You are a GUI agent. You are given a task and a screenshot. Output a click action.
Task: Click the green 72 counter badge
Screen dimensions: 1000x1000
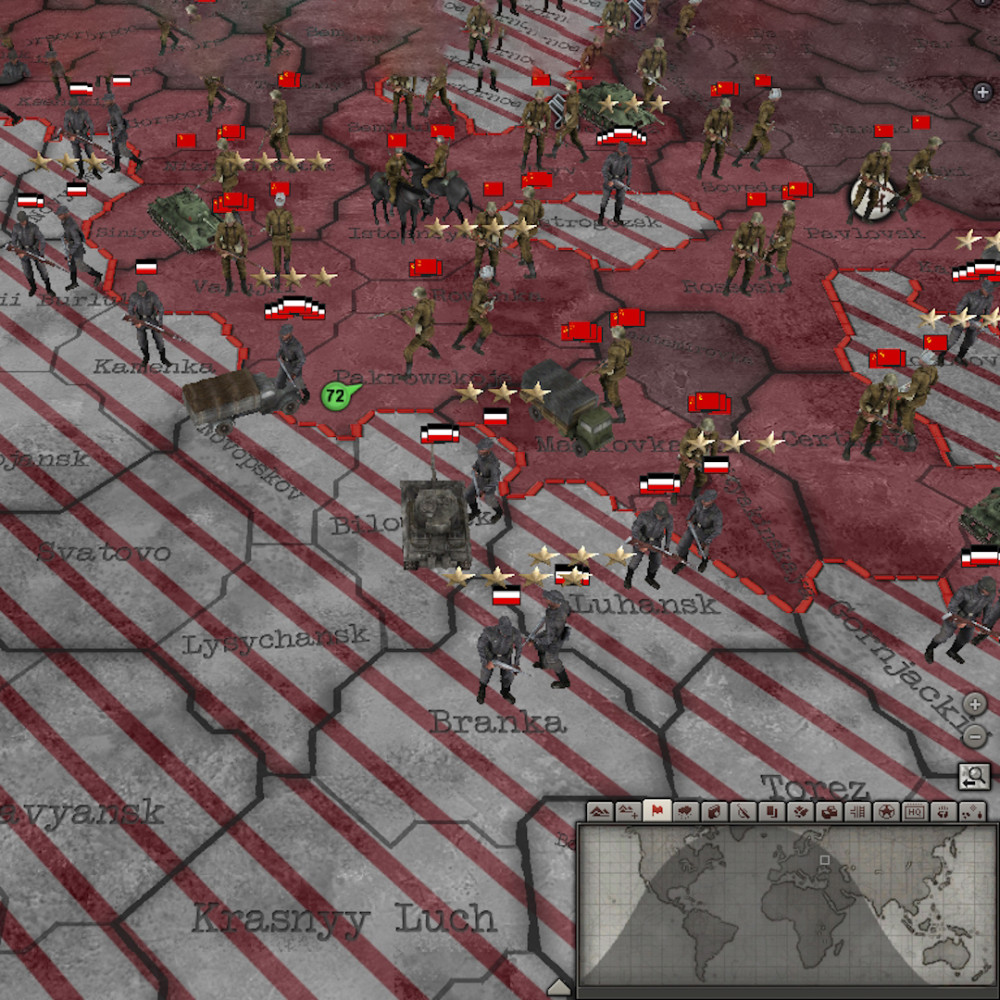(x=335, y=396)
